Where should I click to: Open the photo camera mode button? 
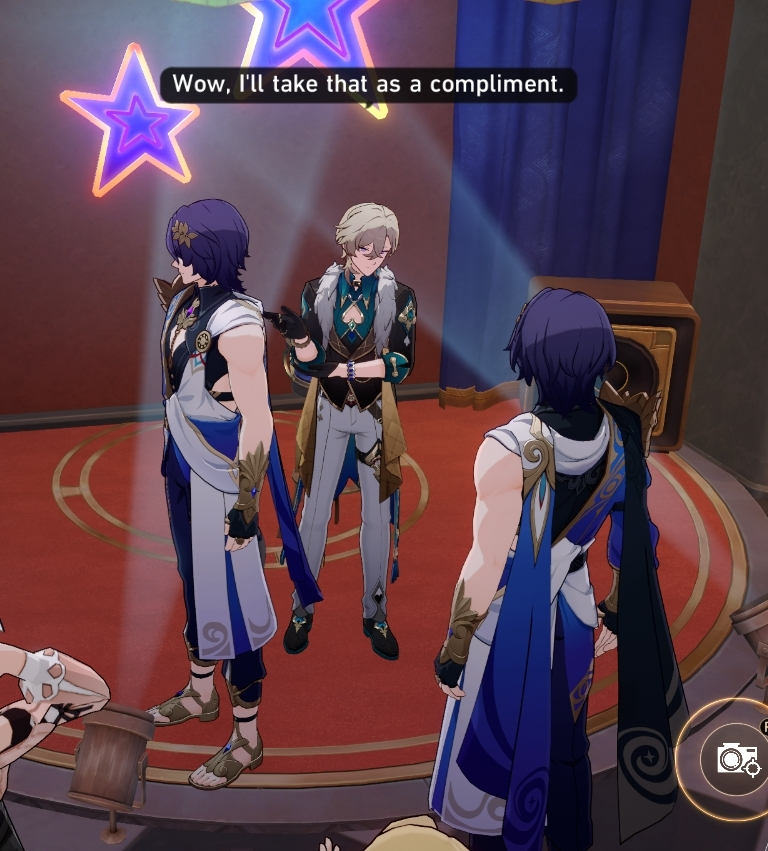click(x=738, y=759)
